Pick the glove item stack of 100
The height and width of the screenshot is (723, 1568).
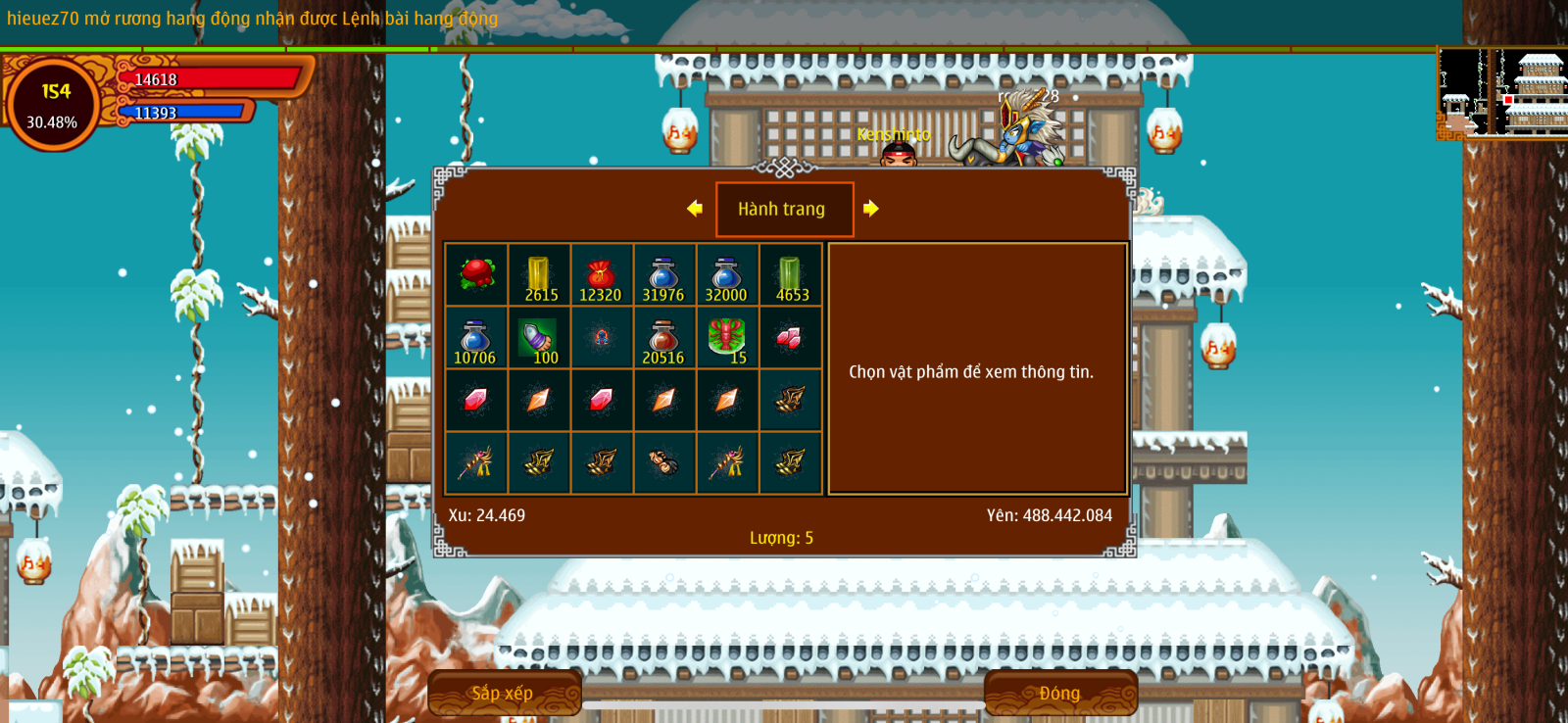click(x=539, y=337)
